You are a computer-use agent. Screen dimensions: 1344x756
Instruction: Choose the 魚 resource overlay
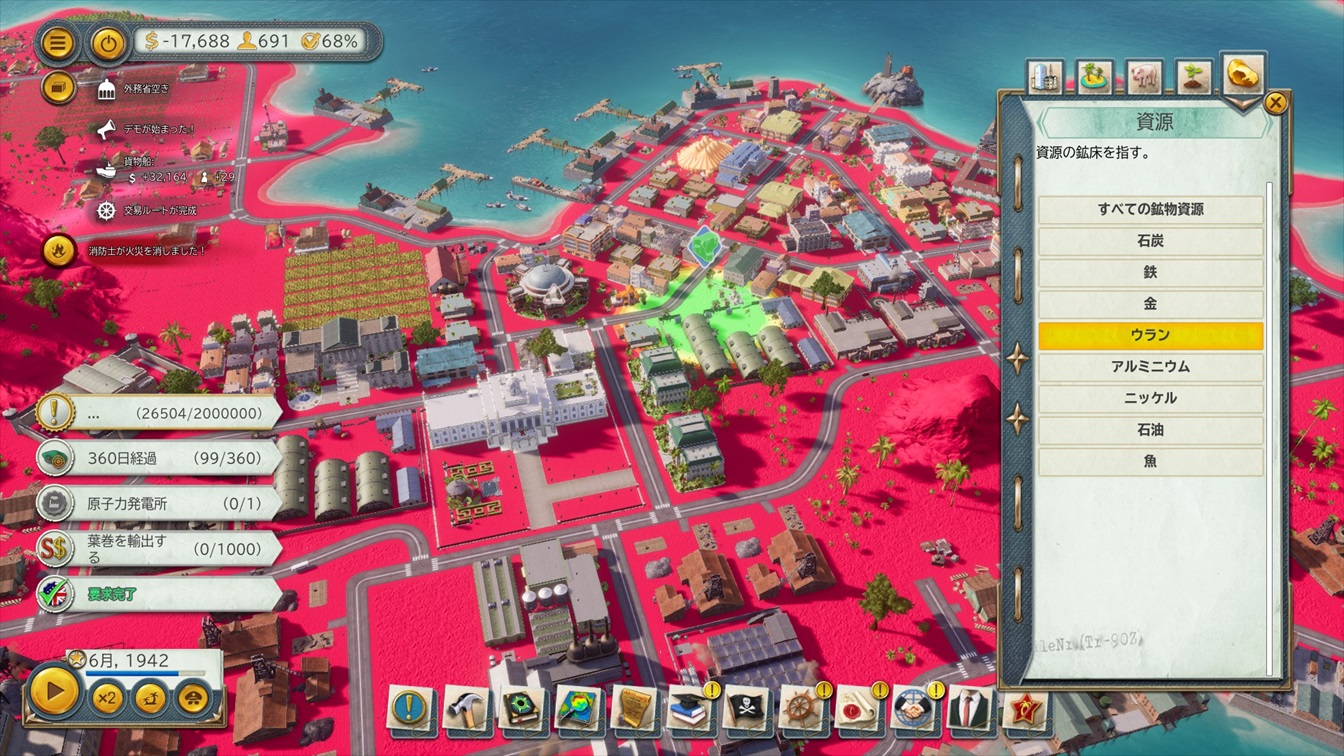pyautogui.click(x=1150, y=461)
